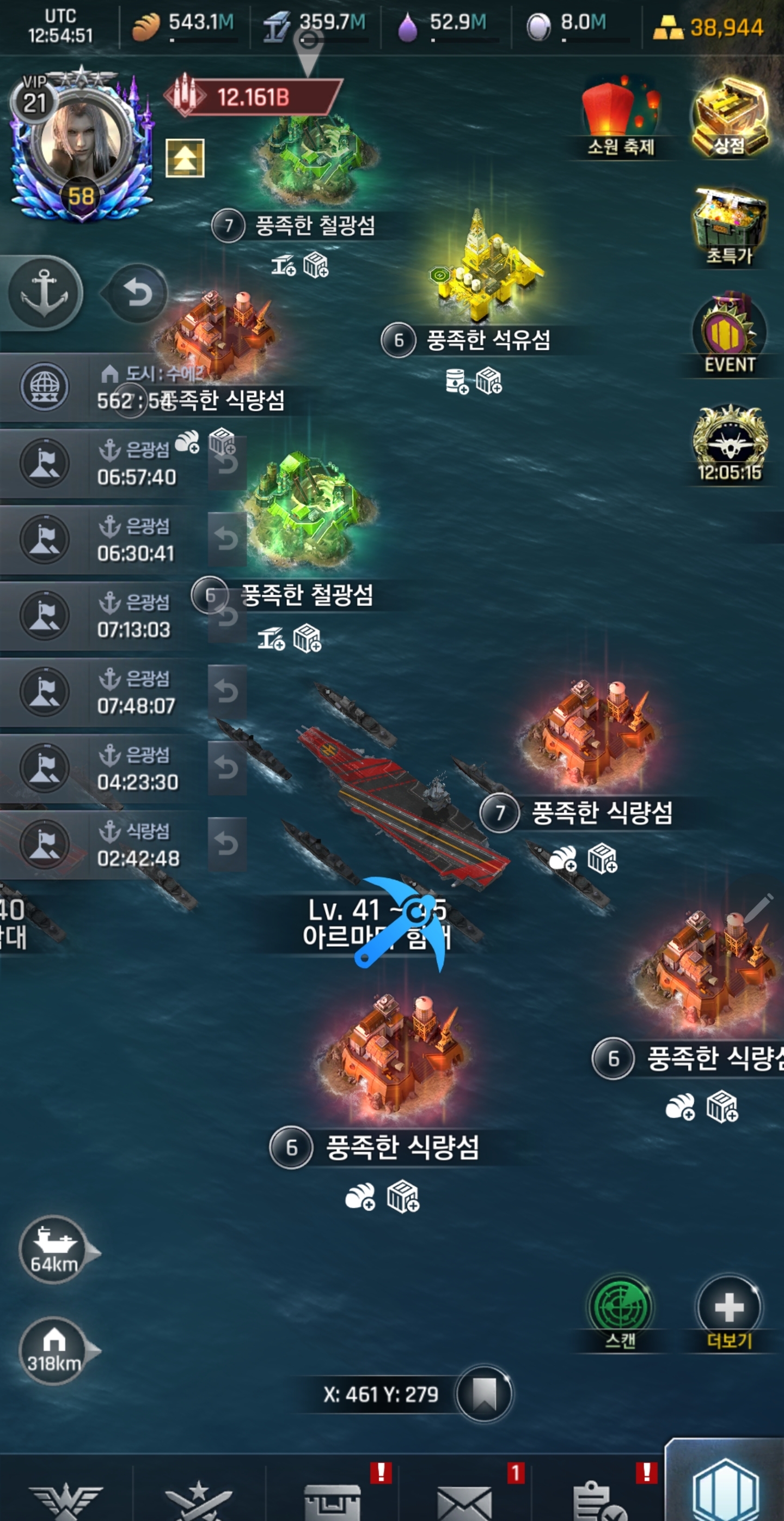Click the yellow upgrade arrow icon
This screenshot has height=1521, width=784.
click(x=185, y=157)
